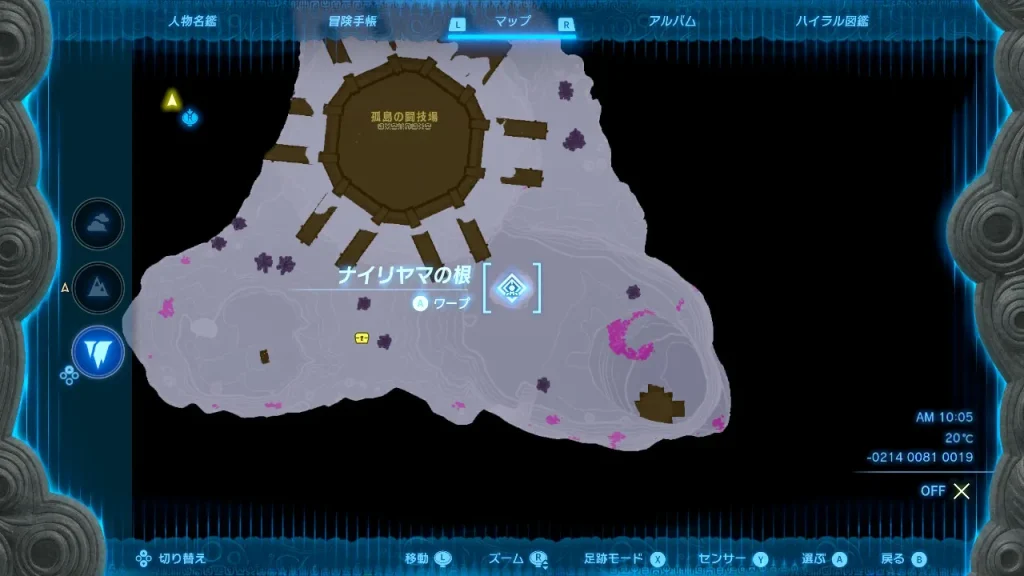Click the treasure chest map marker
The image size is (1024, 576).
click(x=361, y=339)
